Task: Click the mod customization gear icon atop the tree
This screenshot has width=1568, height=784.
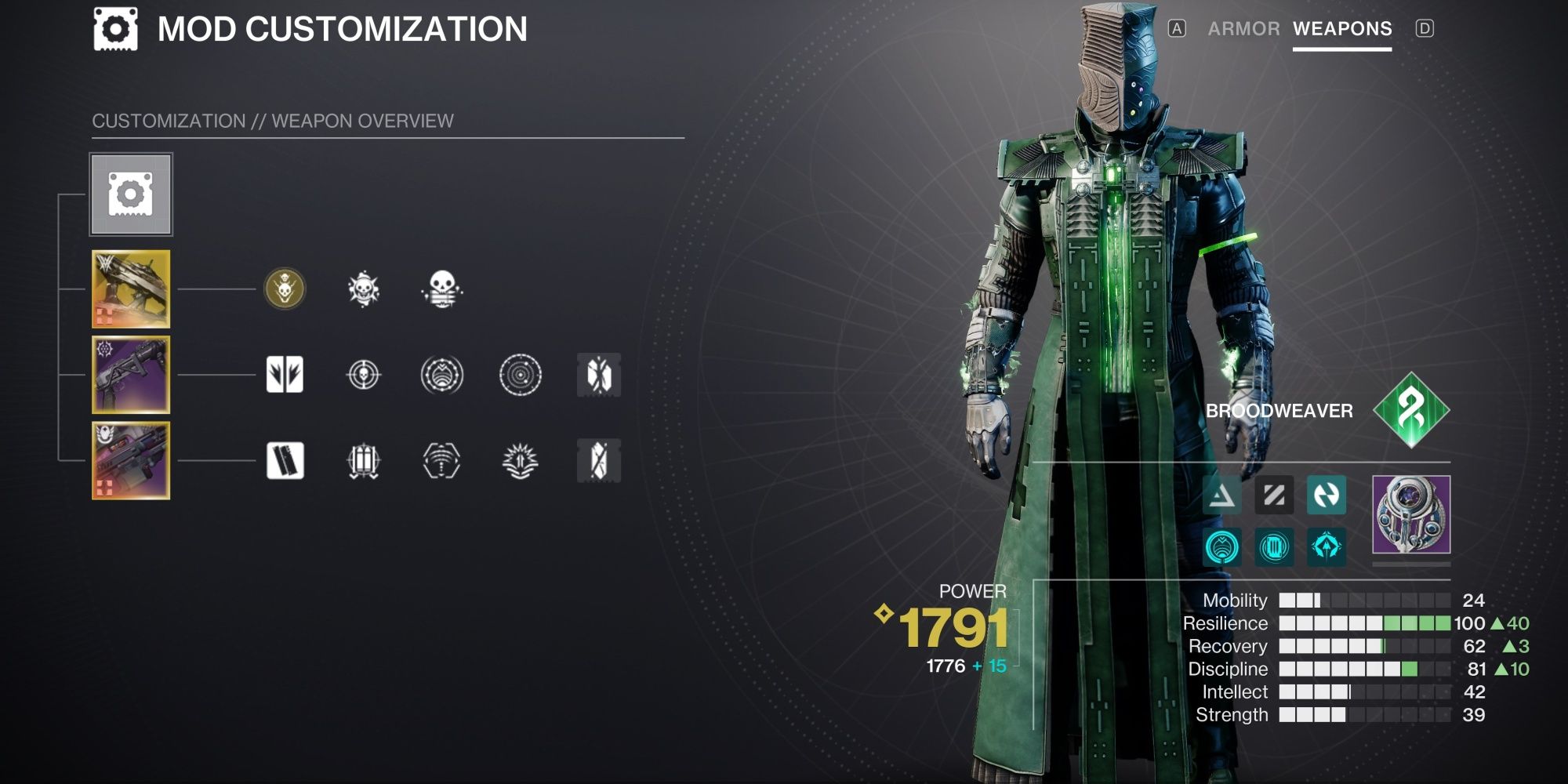Action: coord(131,195)
